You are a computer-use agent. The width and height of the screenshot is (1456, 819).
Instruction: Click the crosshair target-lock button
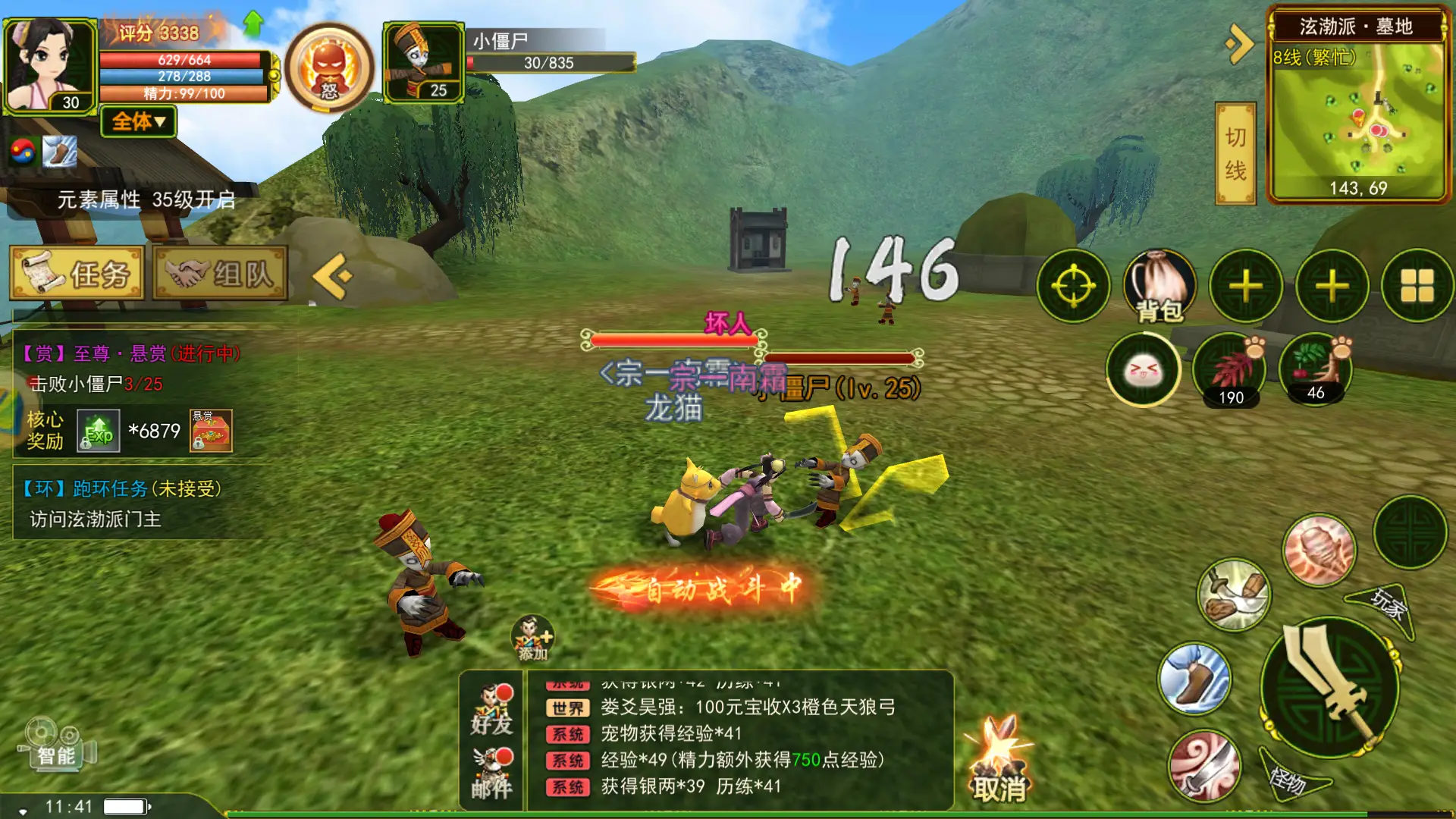1073,287
